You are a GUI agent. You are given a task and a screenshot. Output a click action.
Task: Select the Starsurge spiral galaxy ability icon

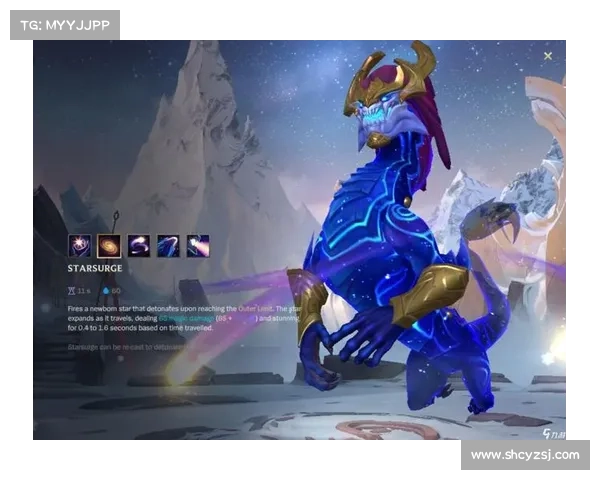(109, 245)
